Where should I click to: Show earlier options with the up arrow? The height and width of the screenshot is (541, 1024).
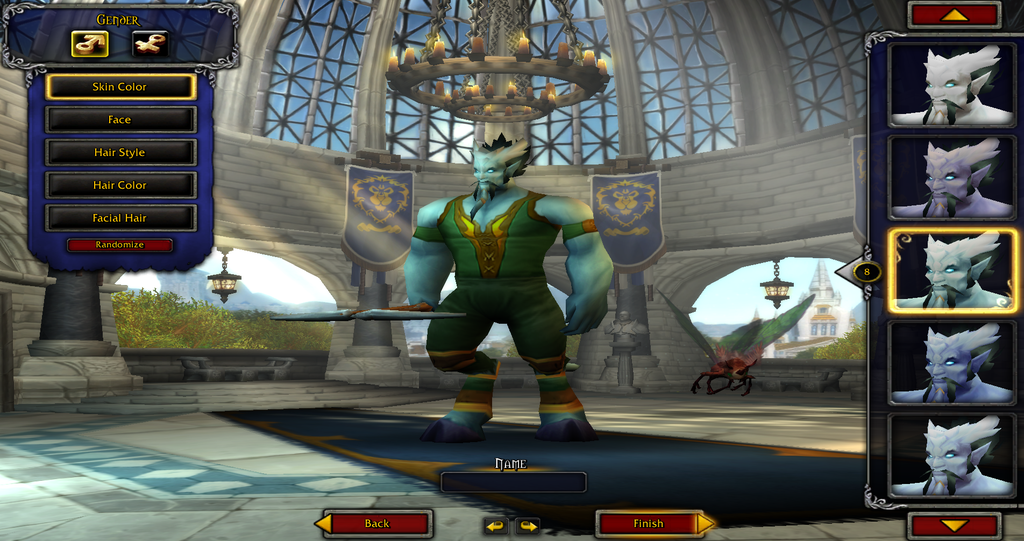pyautogui.click(x=954, y=14)
